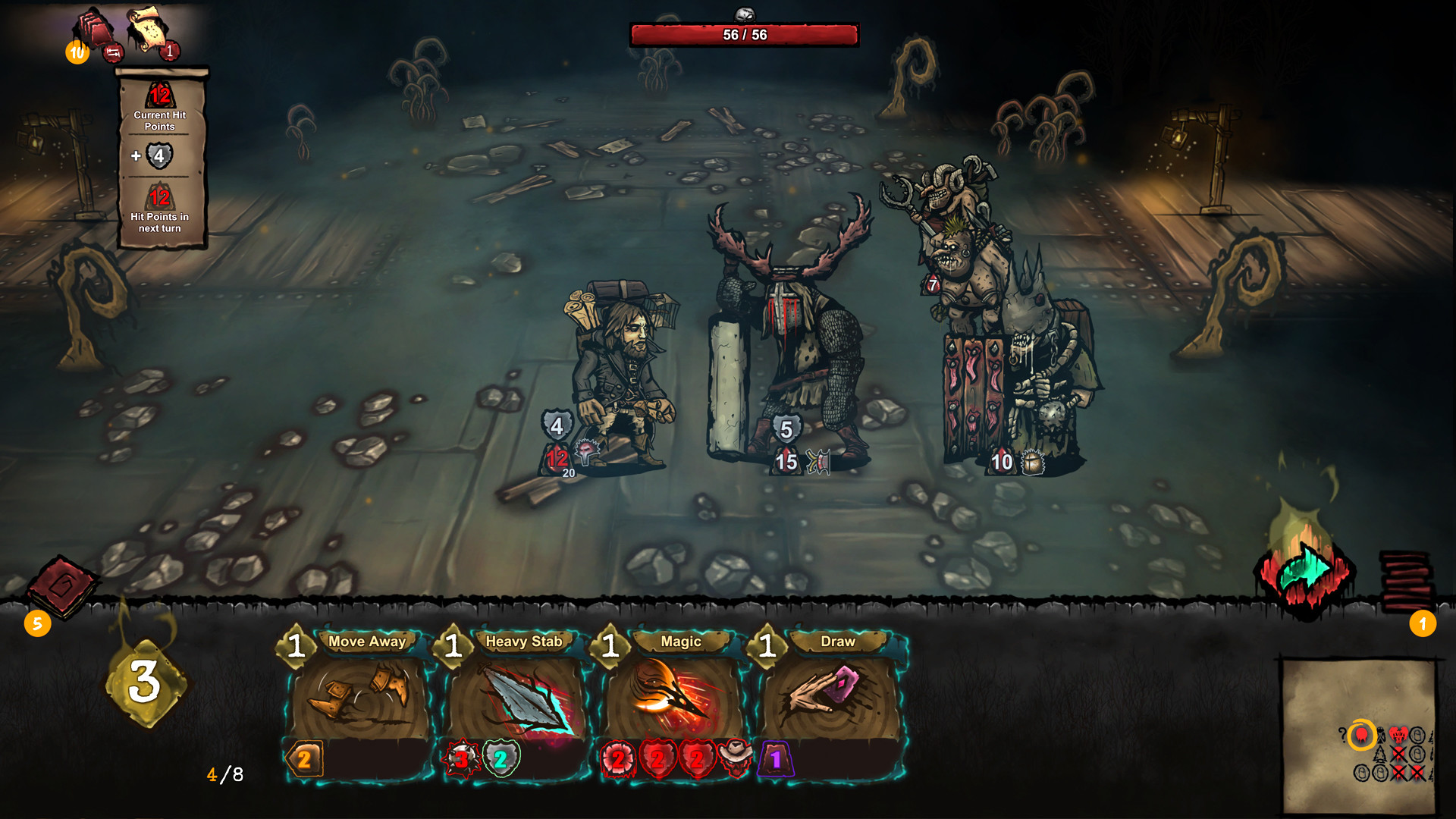Click the shield icon showing 5 on the antlered enemy
Screen dimensions: 1456x819
(787, 428)
